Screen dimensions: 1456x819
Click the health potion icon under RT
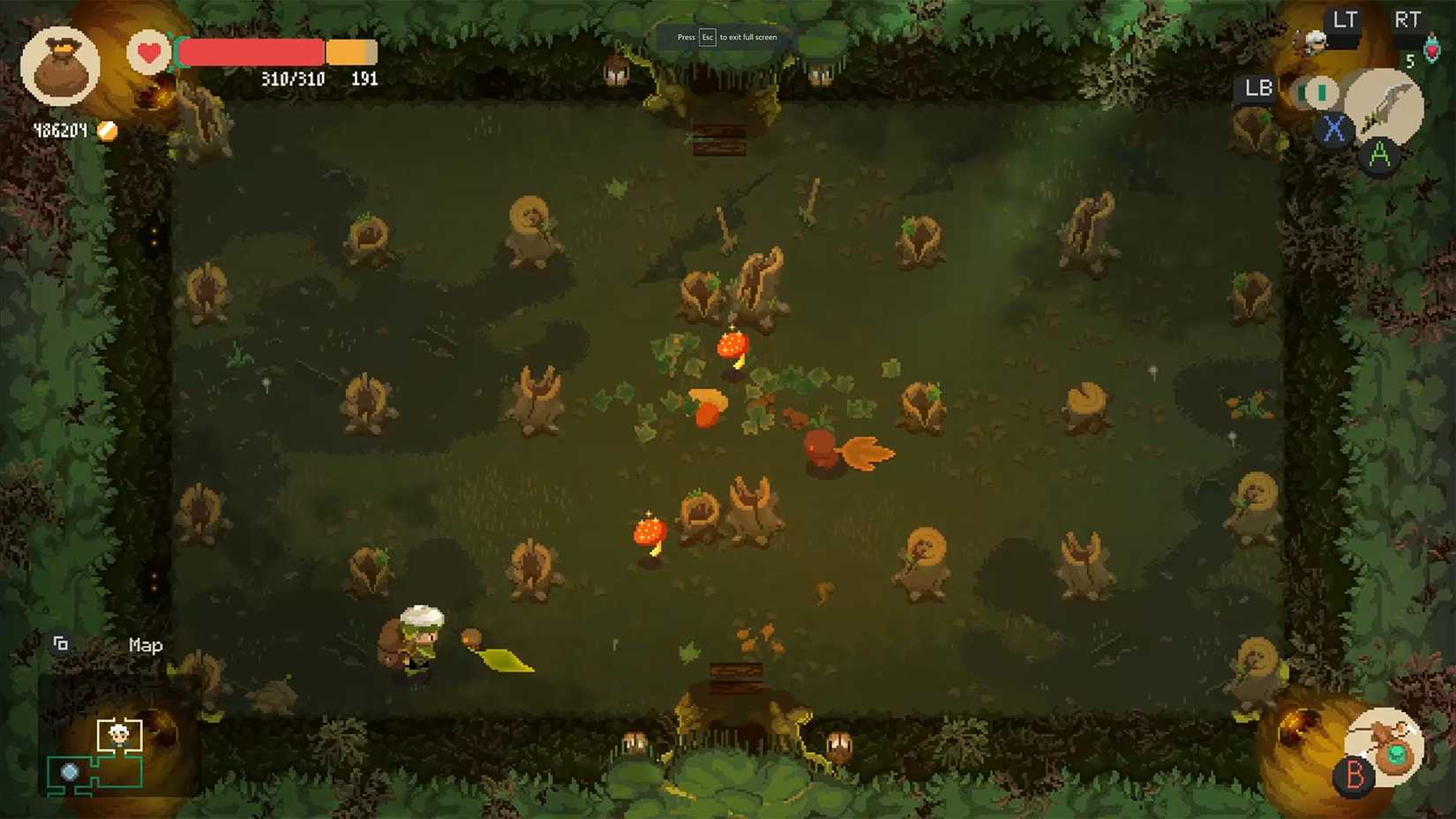pos(1431,49)
